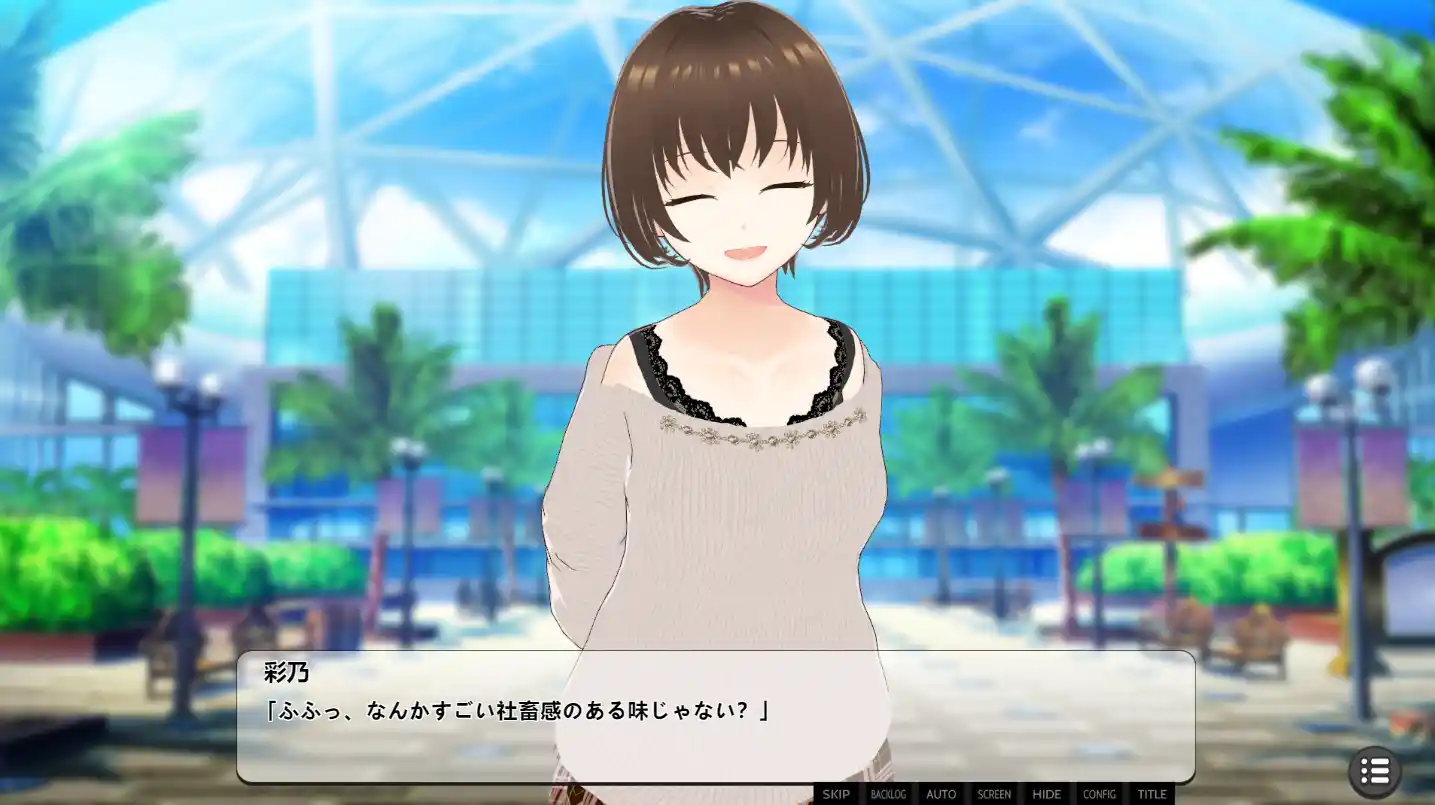Open the BACKLOG history
The width and height of the screenshot is (1435, 805).
coord(888,794)
